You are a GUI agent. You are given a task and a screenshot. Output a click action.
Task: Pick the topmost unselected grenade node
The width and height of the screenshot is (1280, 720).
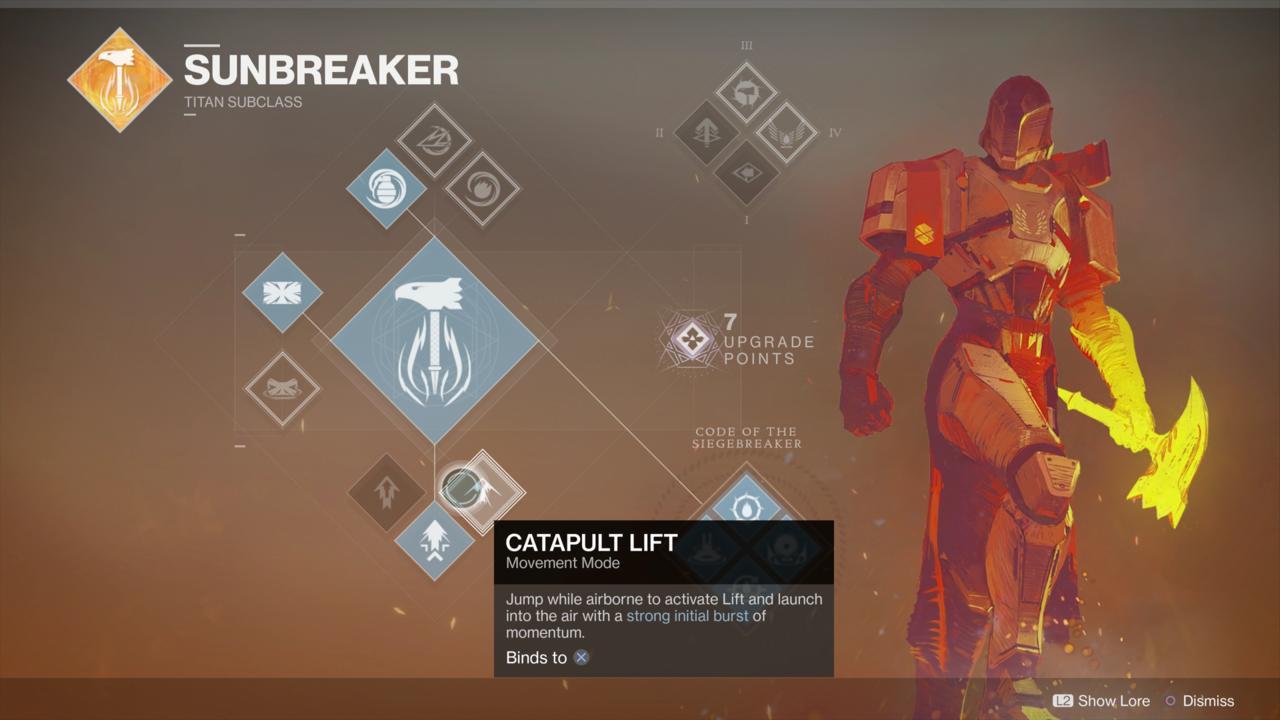pos(434,140)
